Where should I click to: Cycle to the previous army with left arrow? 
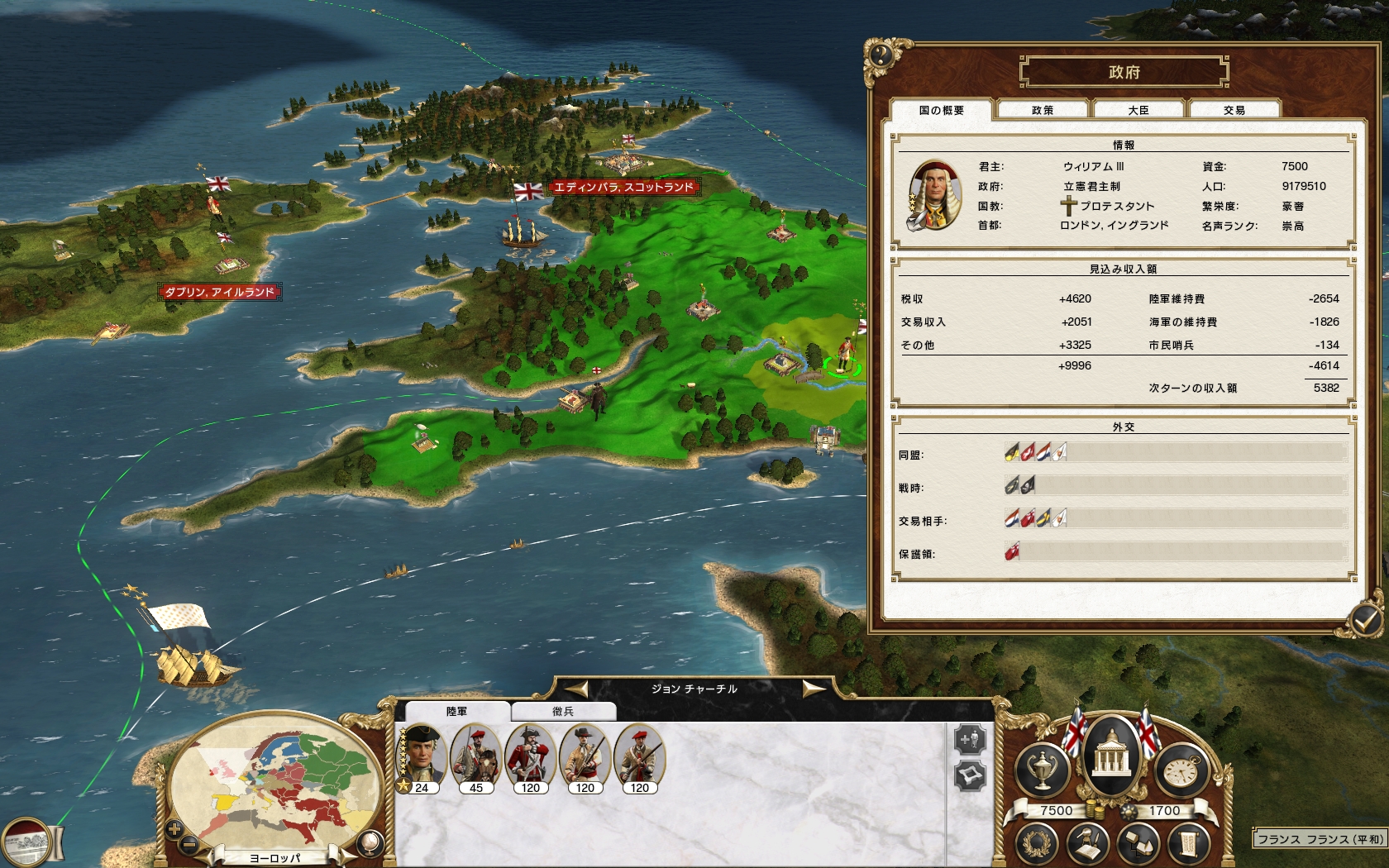[576, 689]
